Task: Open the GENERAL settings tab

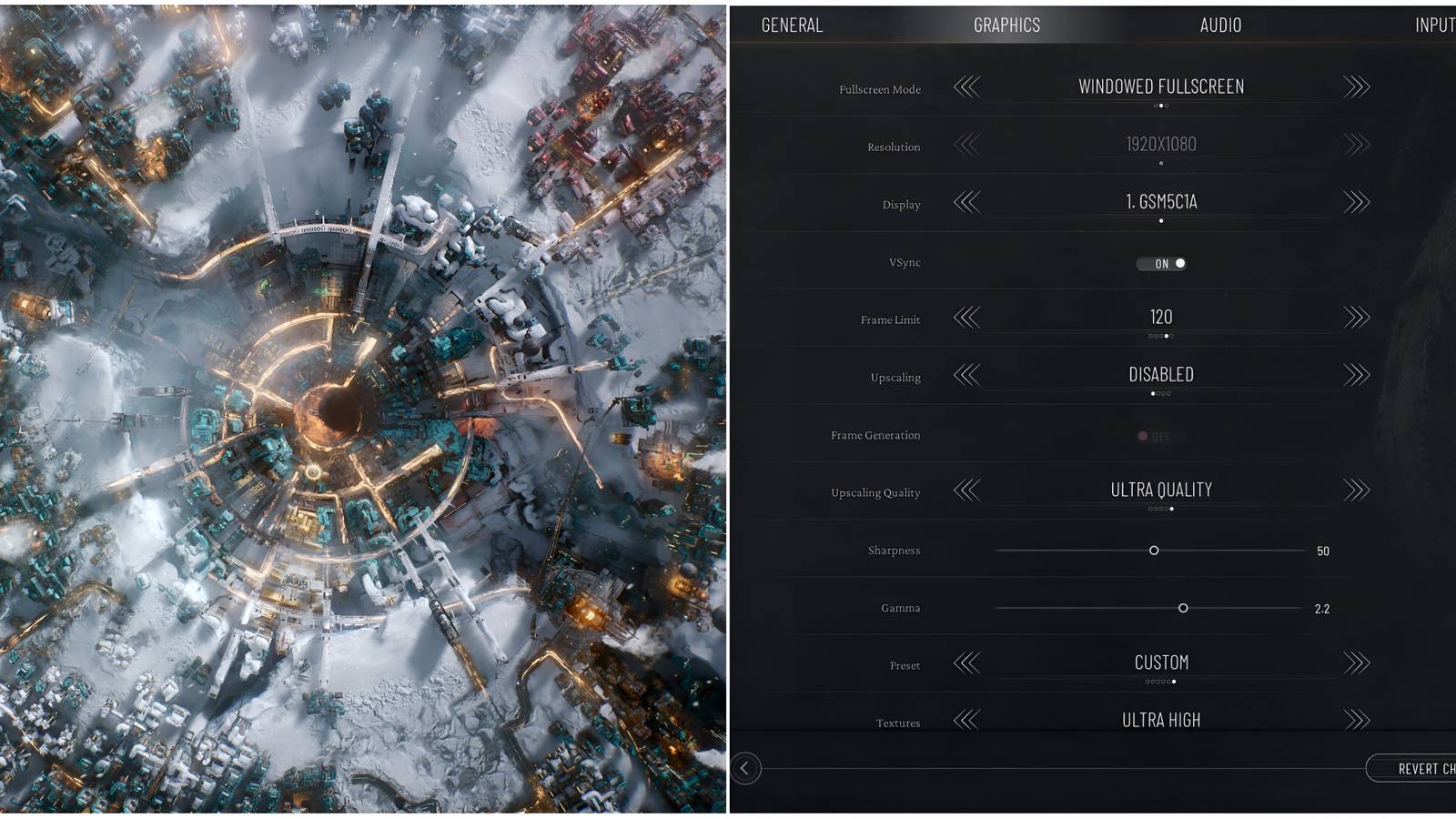Action: (x=791, y=25)
